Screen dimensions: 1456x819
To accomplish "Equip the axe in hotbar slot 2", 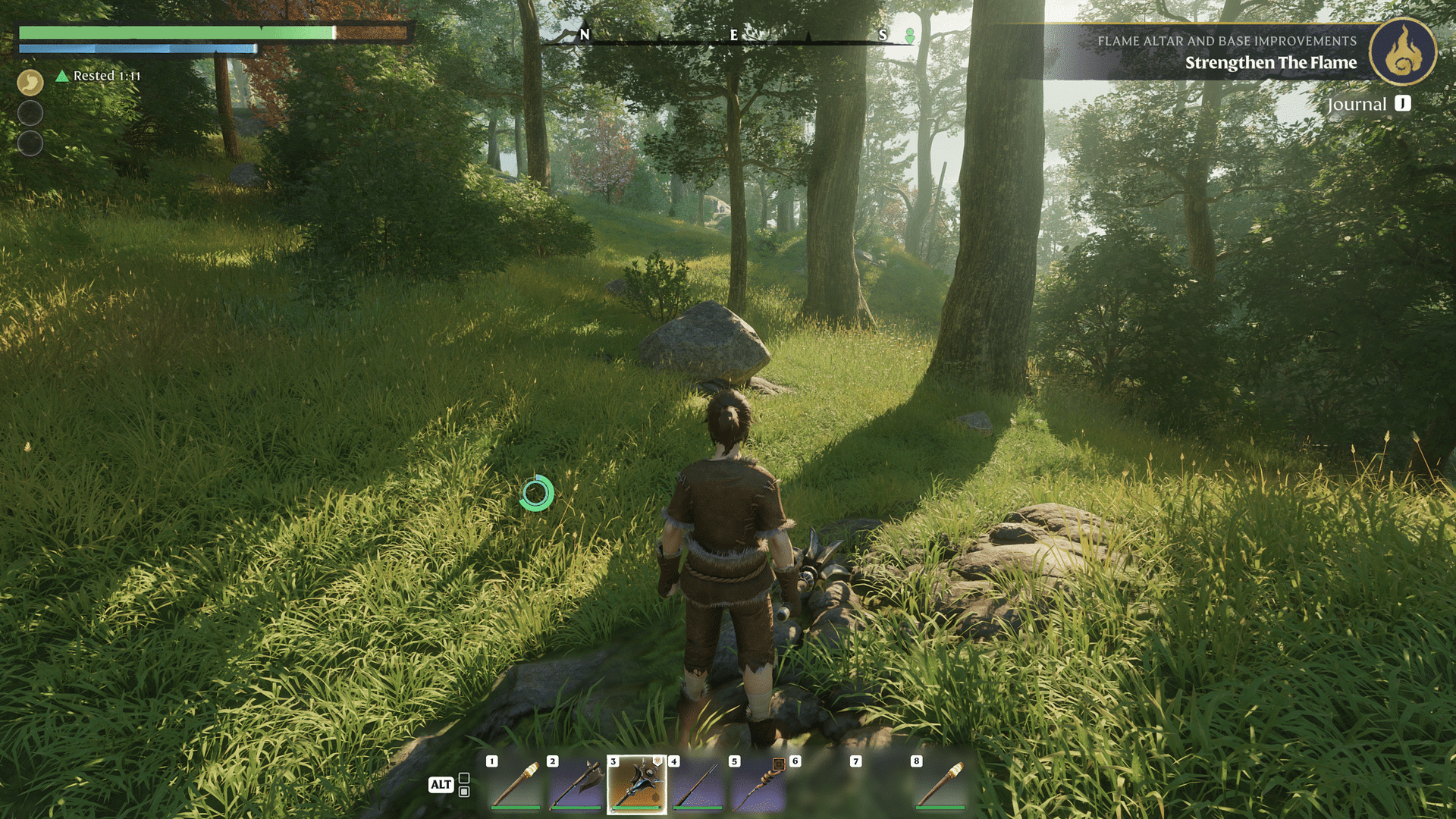I will pos(576,785).
